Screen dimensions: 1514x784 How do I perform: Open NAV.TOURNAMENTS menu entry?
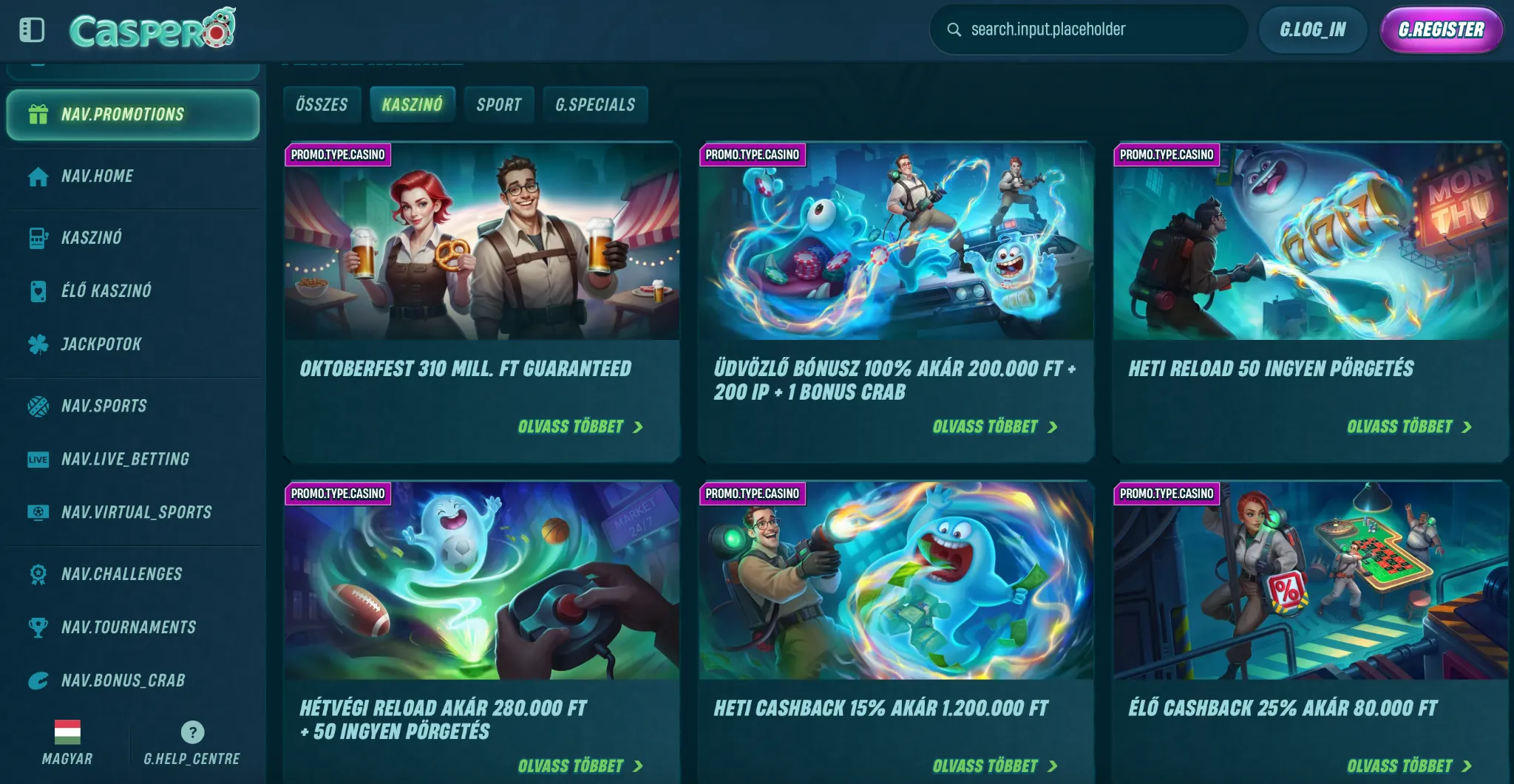129,627
